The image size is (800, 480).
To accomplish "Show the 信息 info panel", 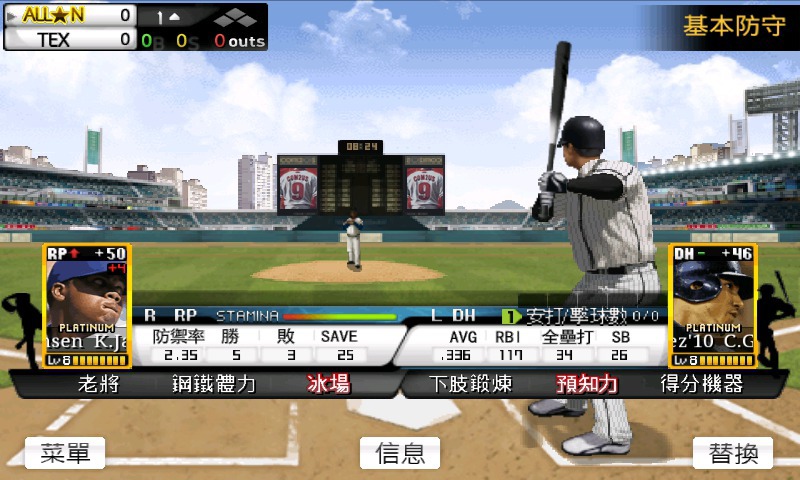I will pos(400,453).
